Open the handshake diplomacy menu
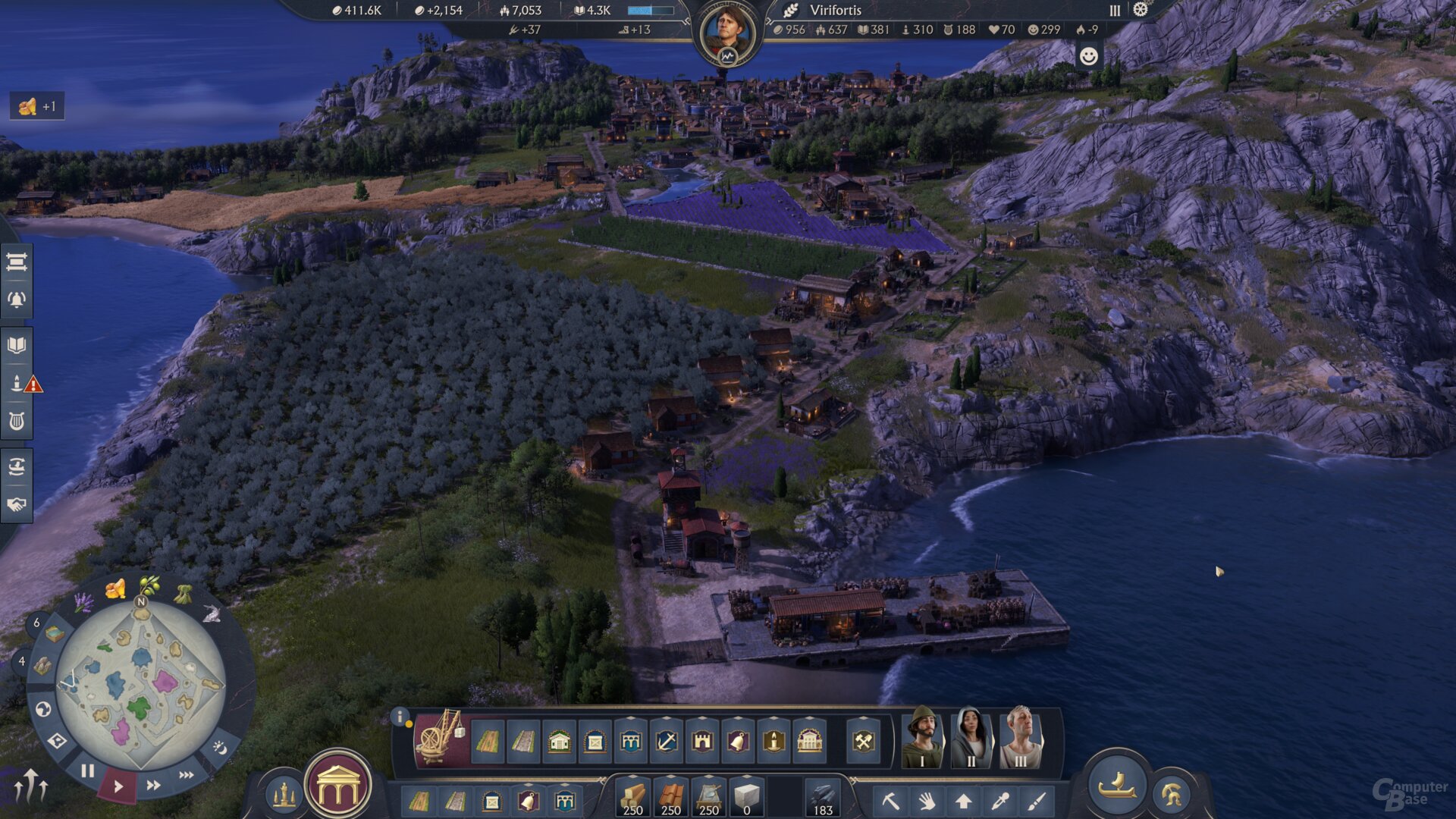The width and height of the screenshot is (1456, 819). (x=17, y=504)
